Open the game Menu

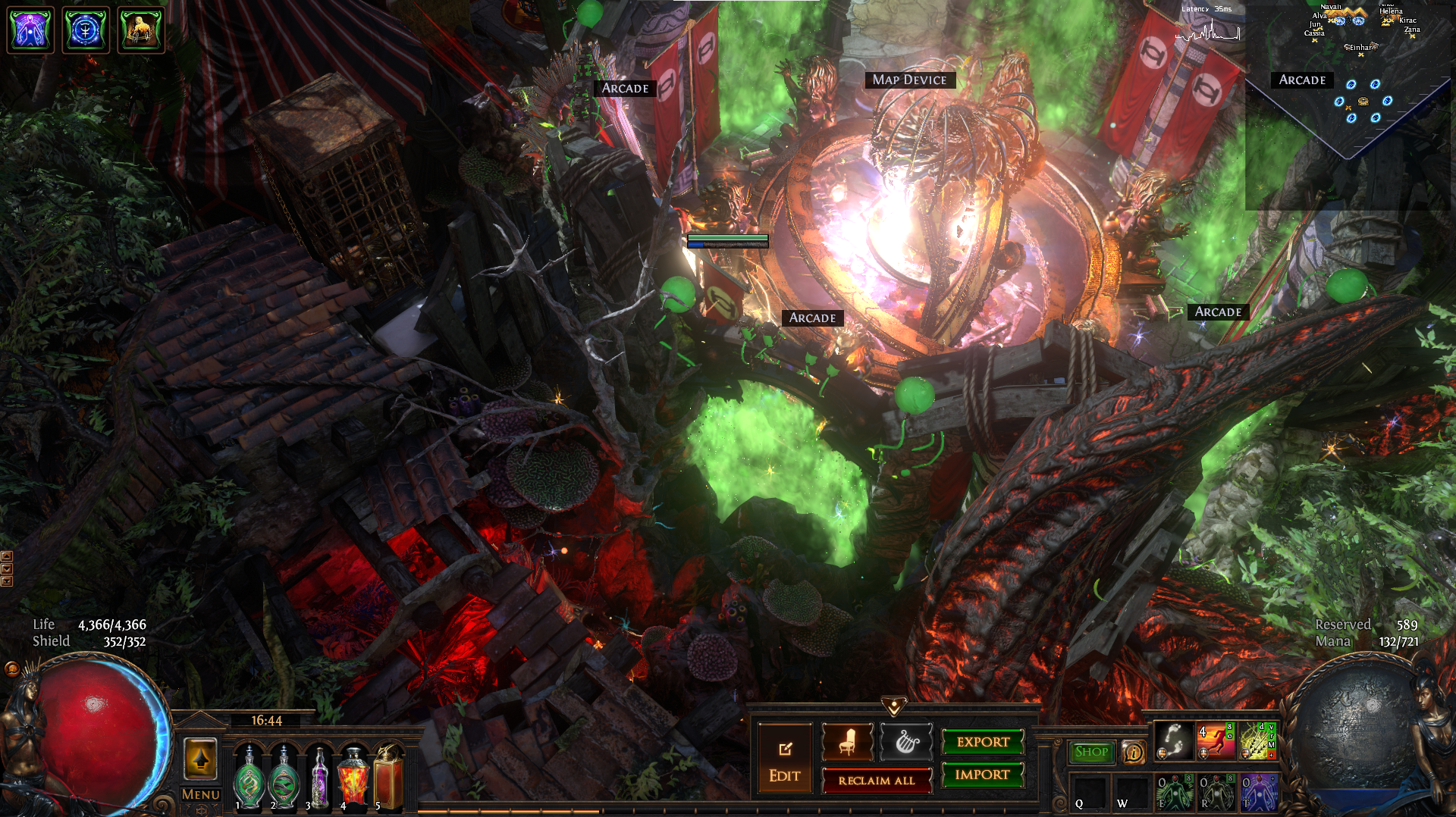point(200,794)
